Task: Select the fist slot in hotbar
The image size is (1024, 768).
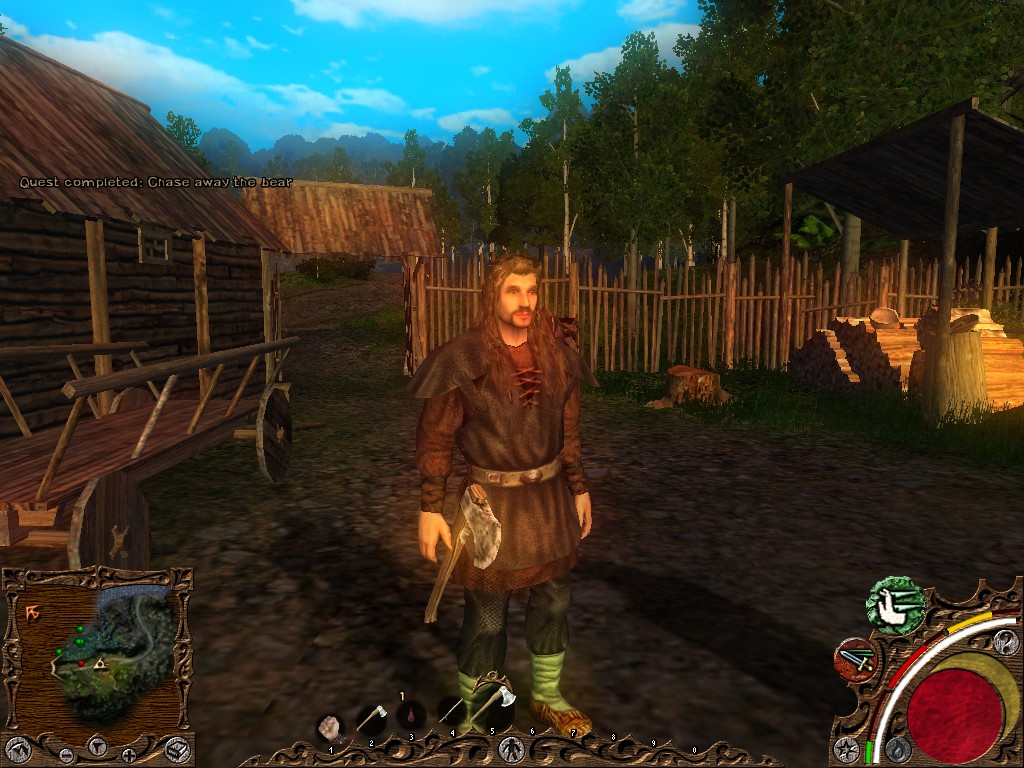Action: 331,726
